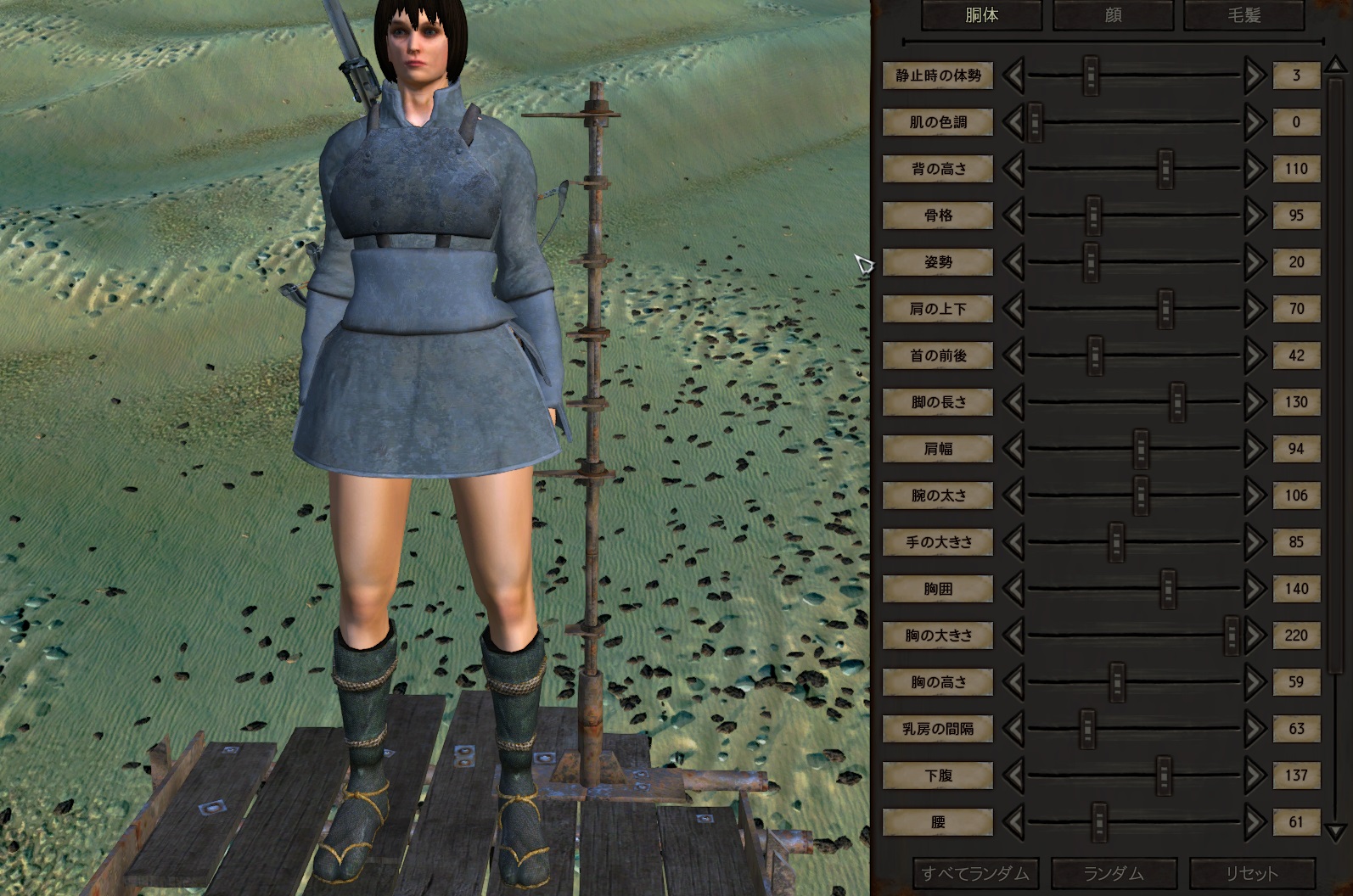
Task: Switch to the 顔 tab
Action: coord(1112,15)
